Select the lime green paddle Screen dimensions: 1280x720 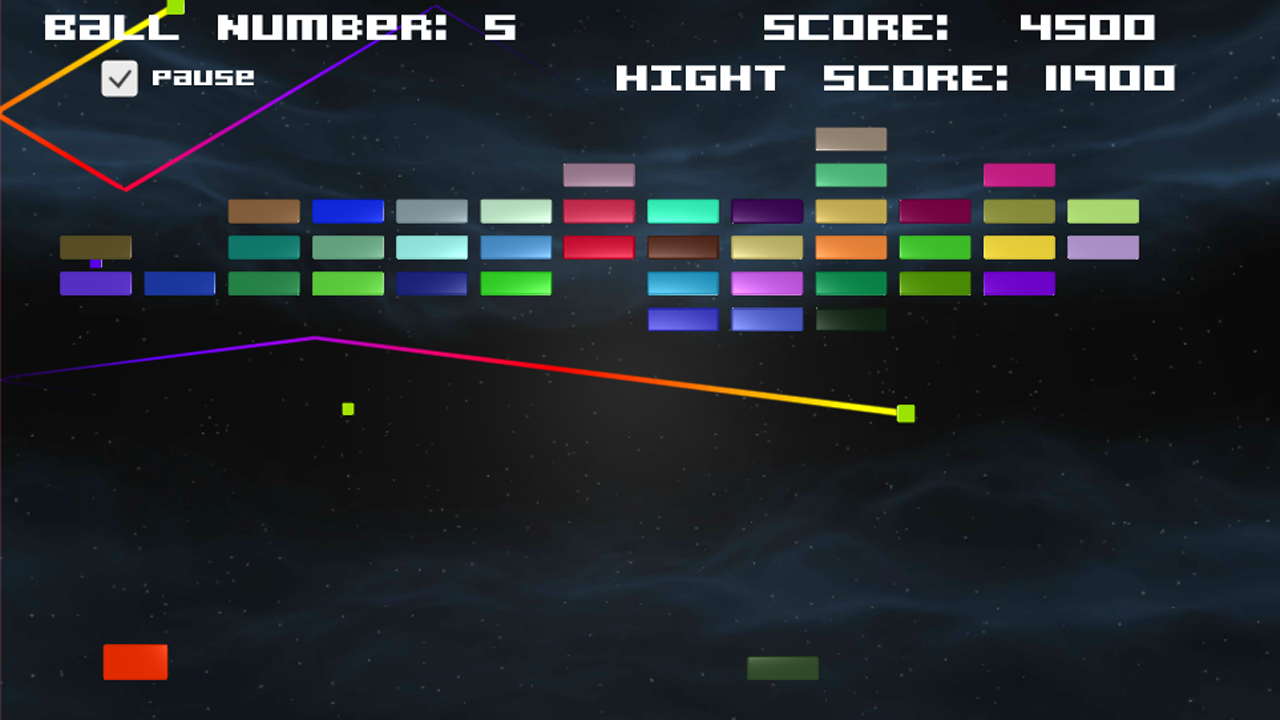point(905,413)
